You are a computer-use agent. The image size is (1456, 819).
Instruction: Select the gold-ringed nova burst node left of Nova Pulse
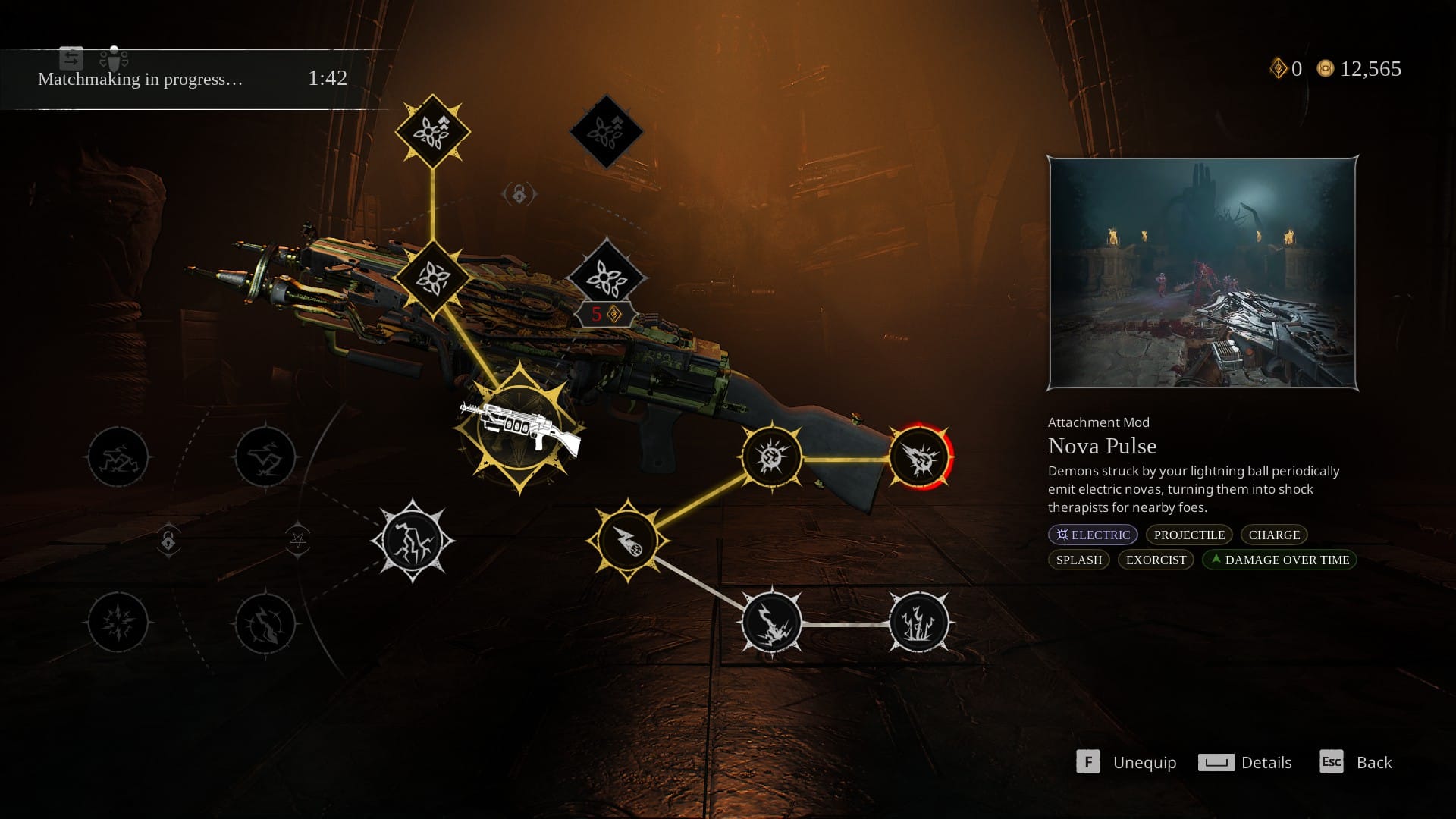(771, 457)
